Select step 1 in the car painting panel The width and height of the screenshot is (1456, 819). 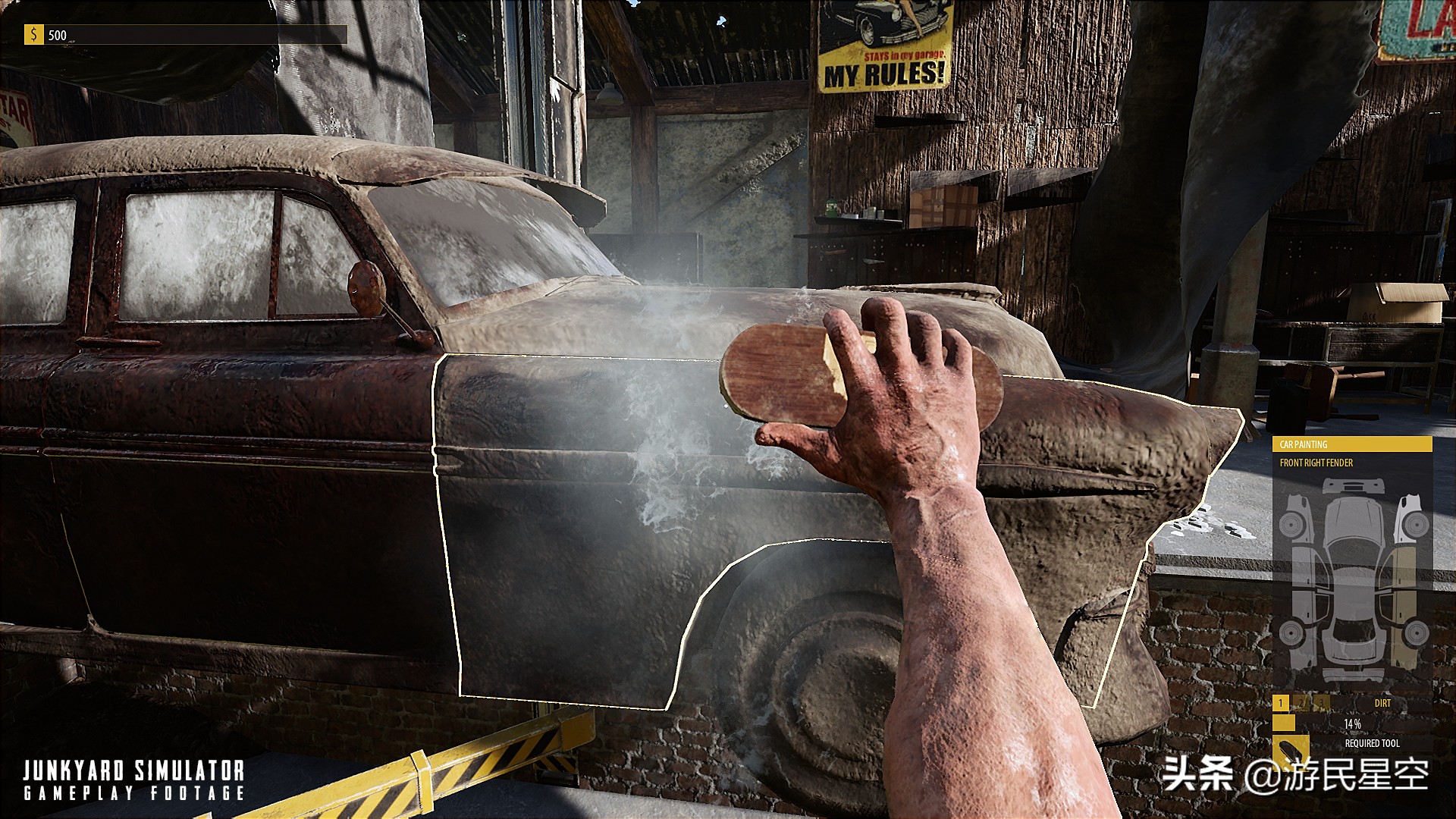1281,703
